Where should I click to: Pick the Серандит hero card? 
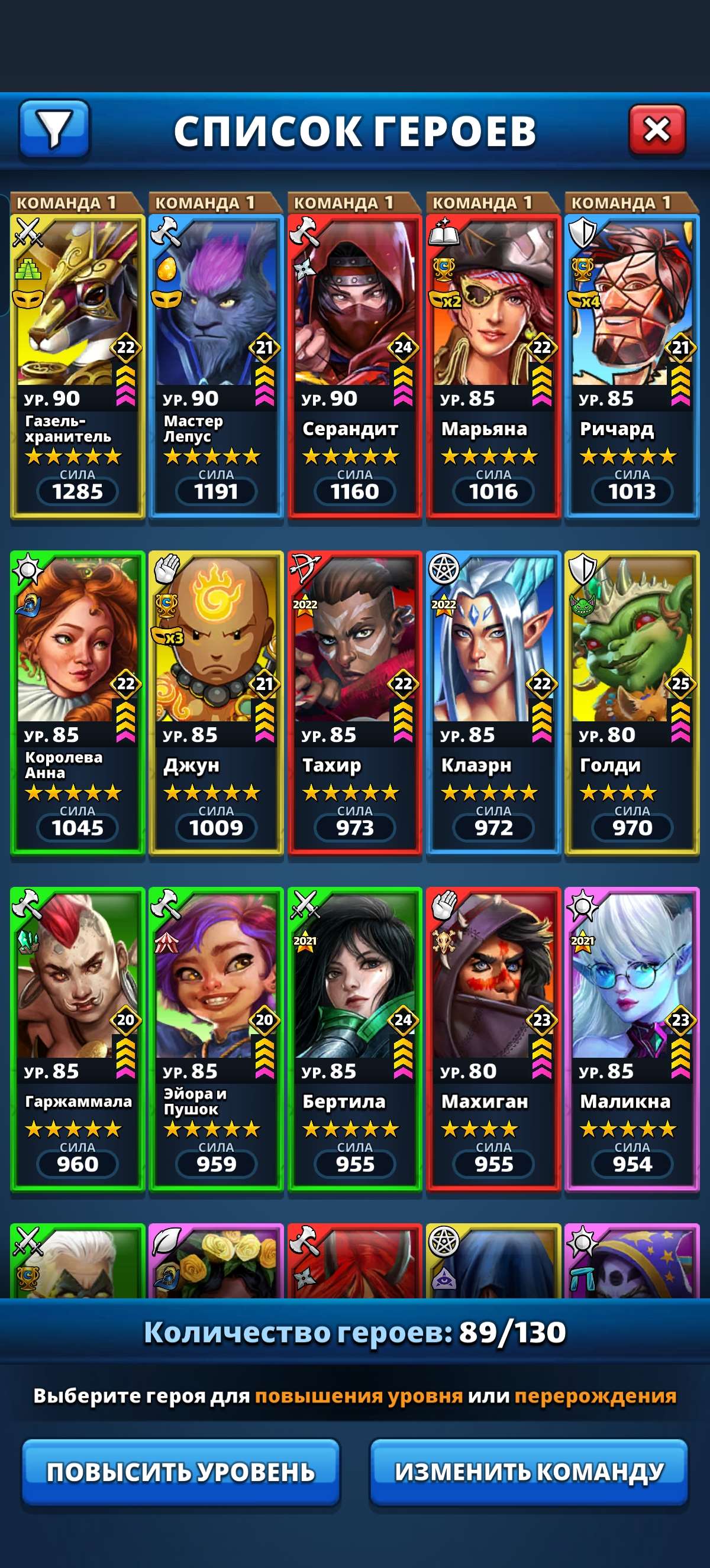[x=354, y=365]
